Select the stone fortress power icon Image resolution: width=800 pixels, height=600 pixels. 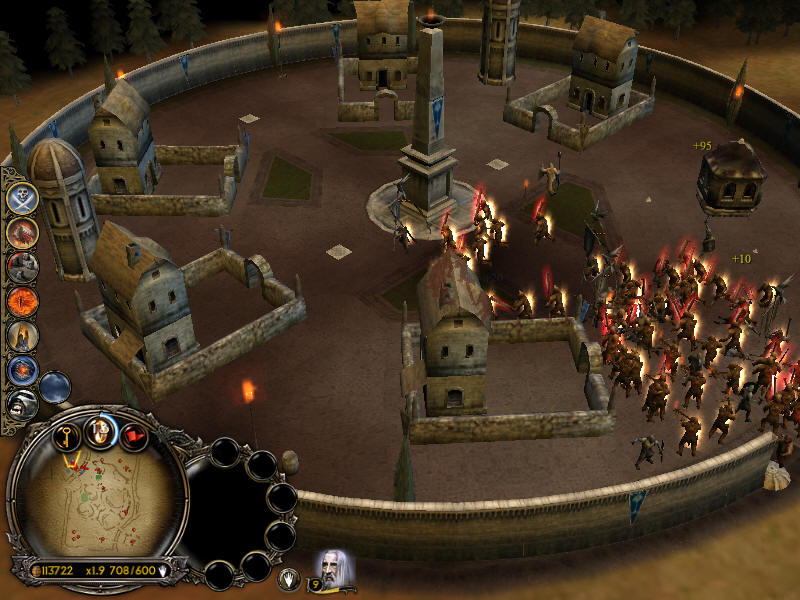22,266
